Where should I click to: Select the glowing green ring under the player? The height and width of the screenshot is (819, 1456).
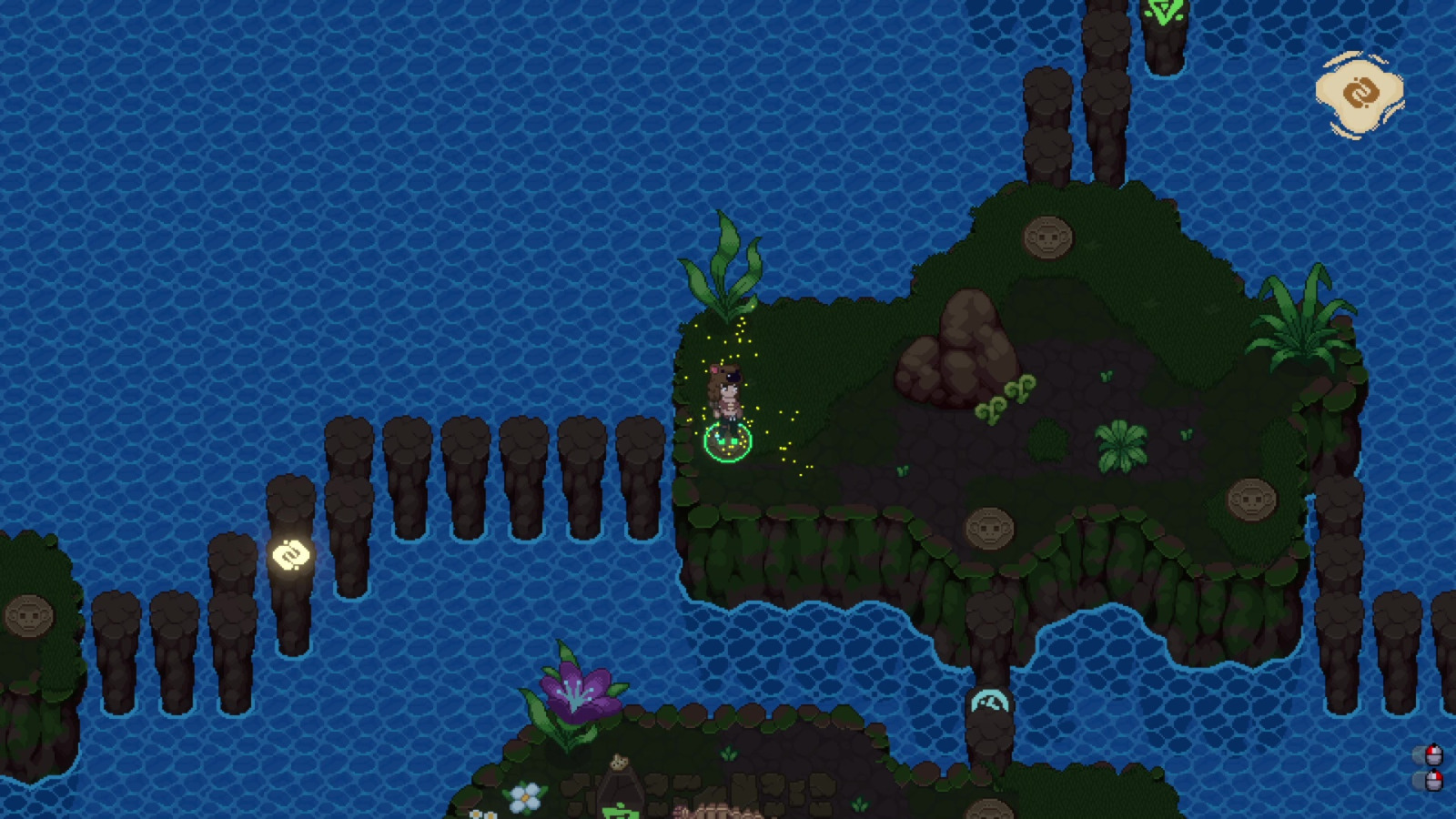[727, 443]
